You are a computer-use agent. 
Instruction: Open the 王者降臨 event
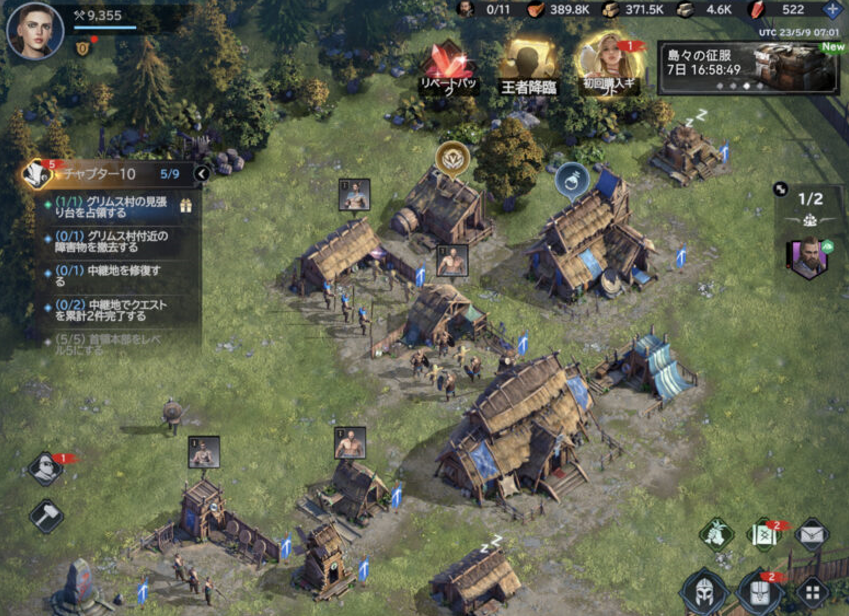(529, 66)
